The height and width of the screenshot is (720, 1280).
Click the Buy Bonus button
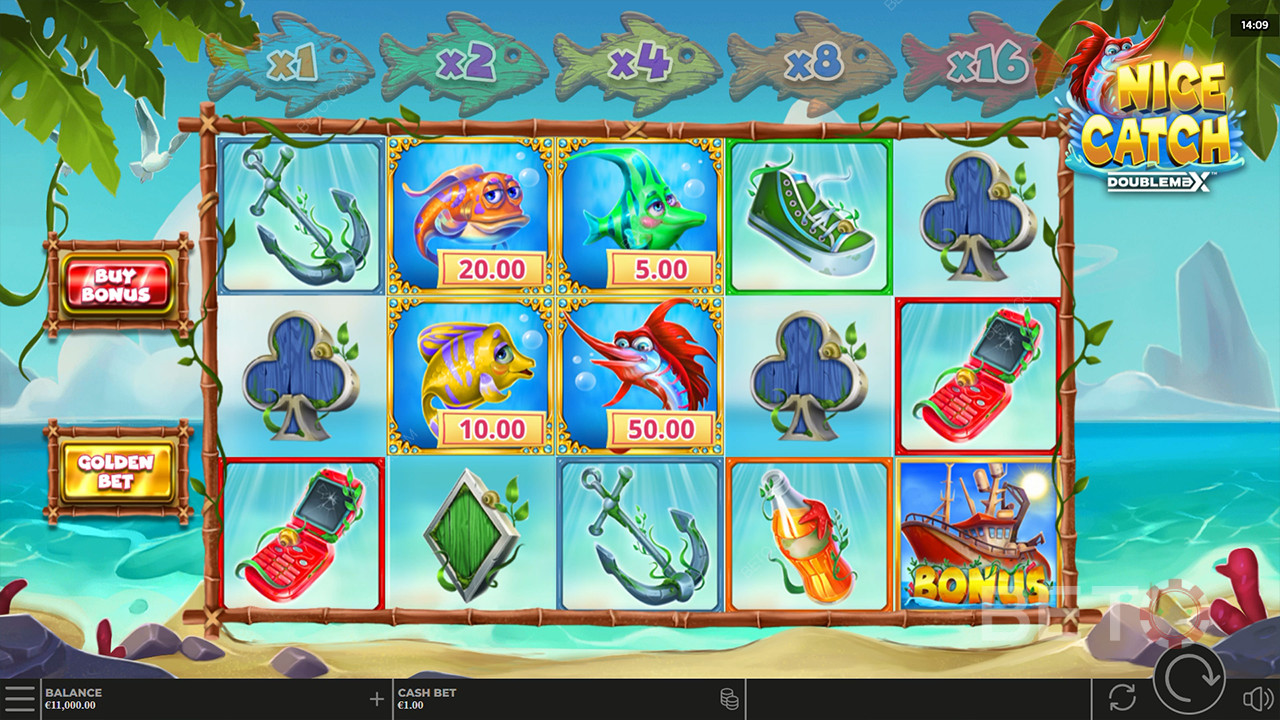pos(117,285)
